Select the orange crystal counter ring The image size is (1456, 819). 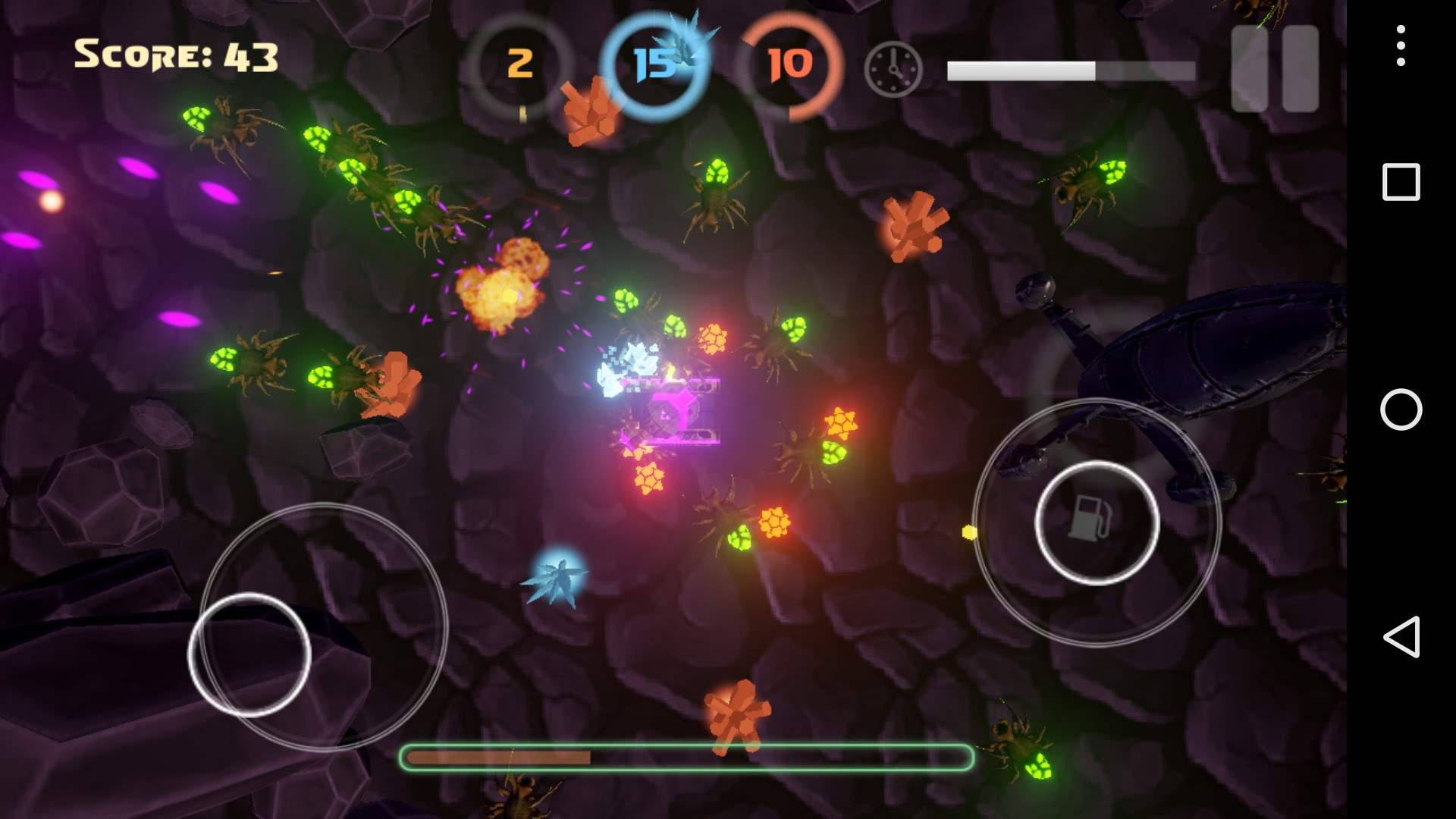click(789, 64)
